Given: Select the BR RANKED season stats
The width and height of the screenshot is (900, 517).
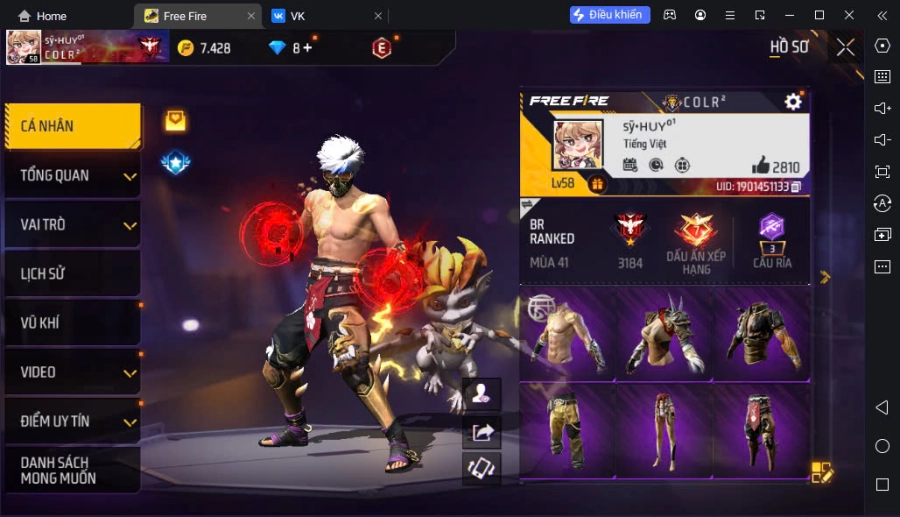Looking at the screenshot, I should pyautogui.click(x=552, y=239).
